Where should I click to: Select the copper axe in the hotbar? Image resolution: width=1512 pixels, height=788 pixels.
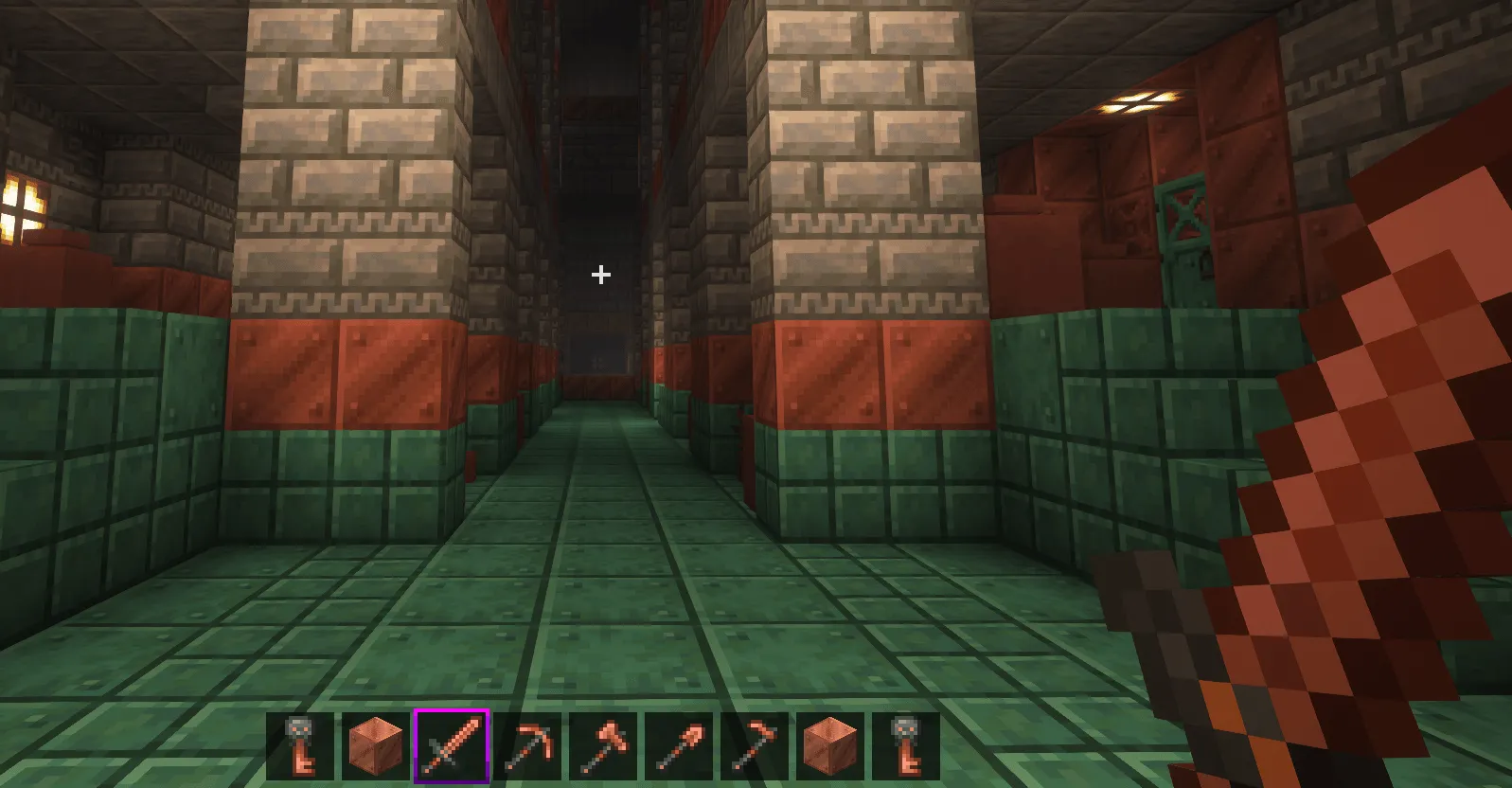point(604,745)
